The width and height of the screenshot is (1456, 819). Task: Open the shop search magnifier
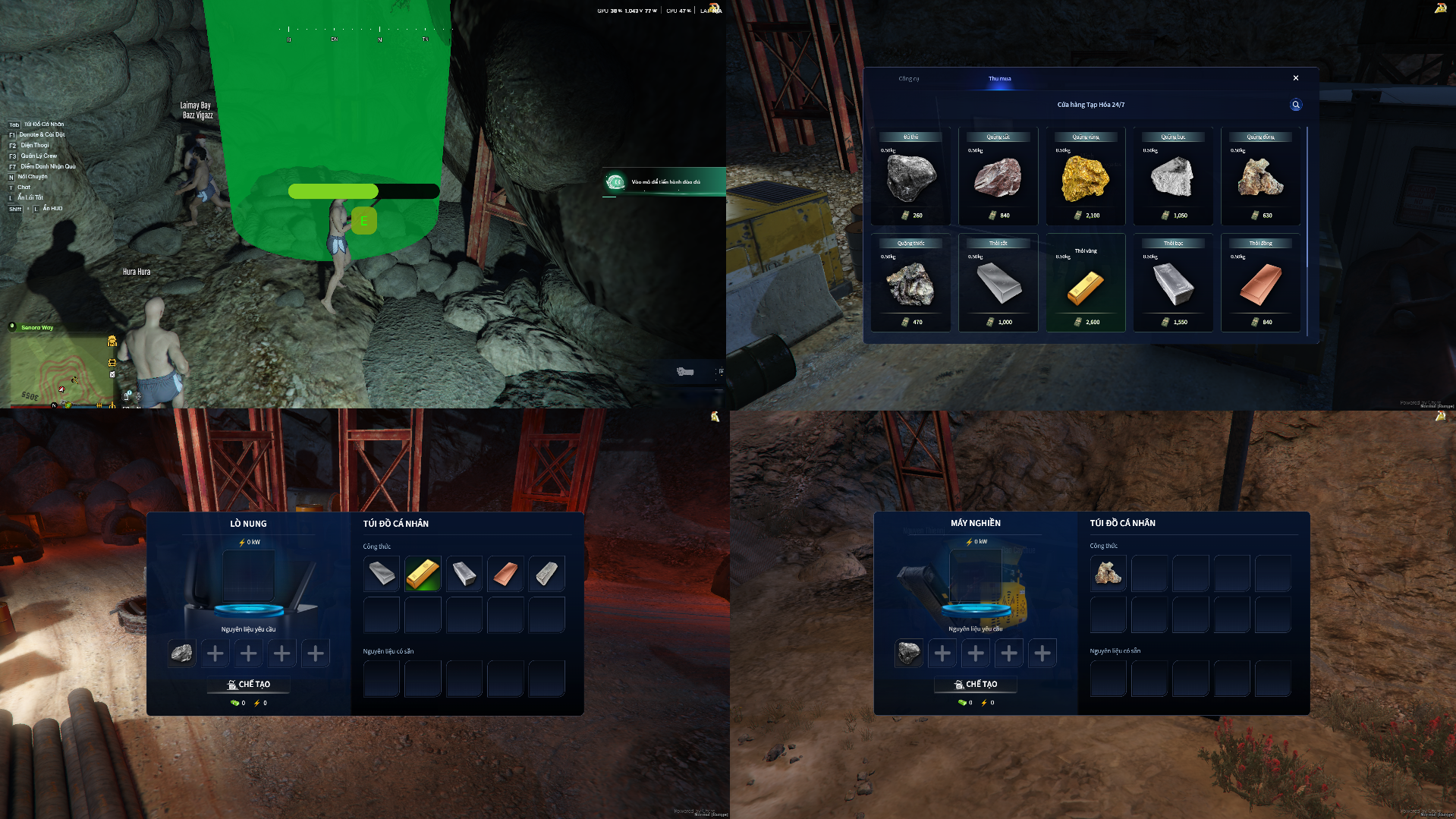[1295, 105]
